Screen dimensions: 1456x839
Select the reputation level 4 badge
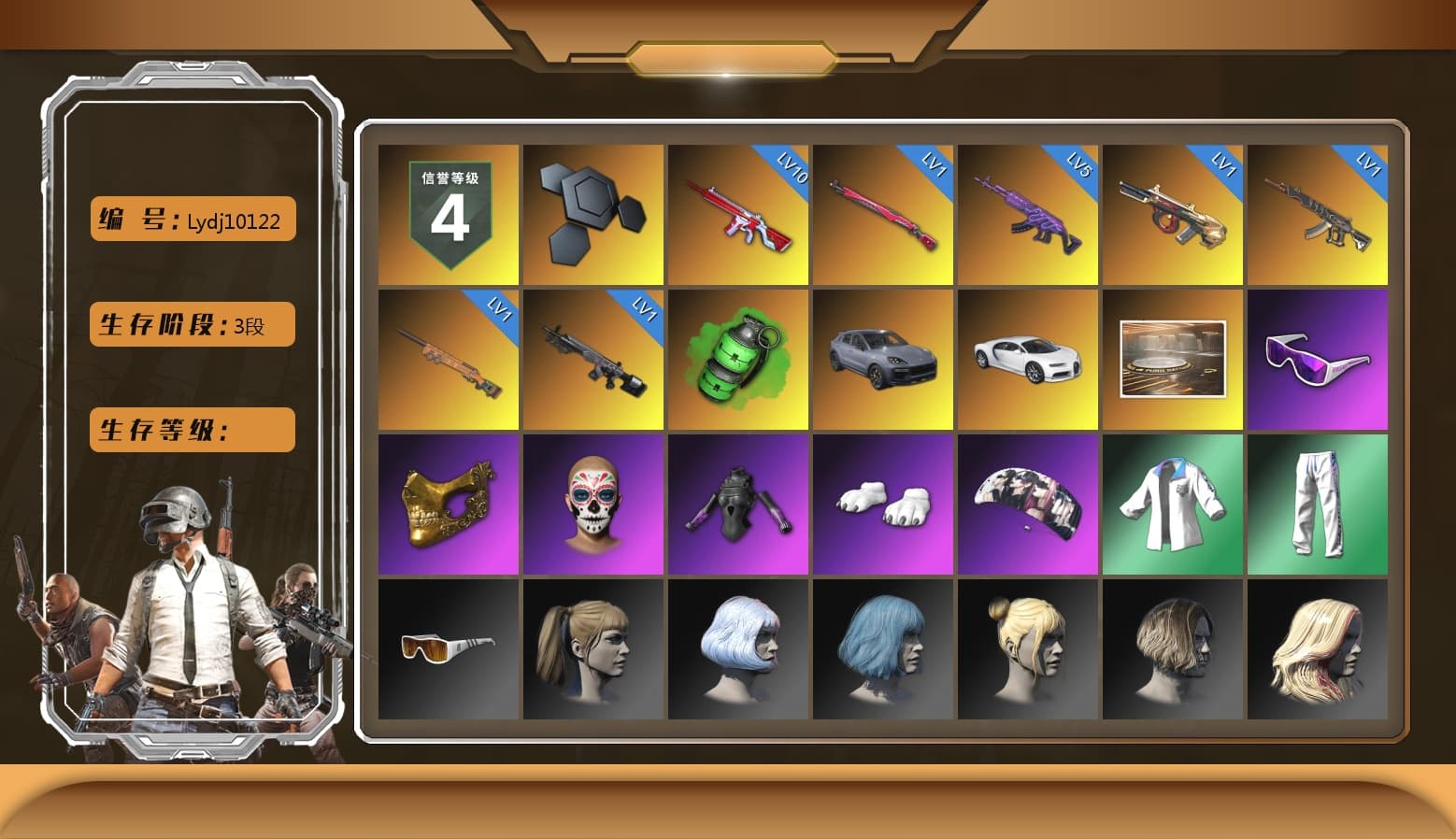coord(446,215)
